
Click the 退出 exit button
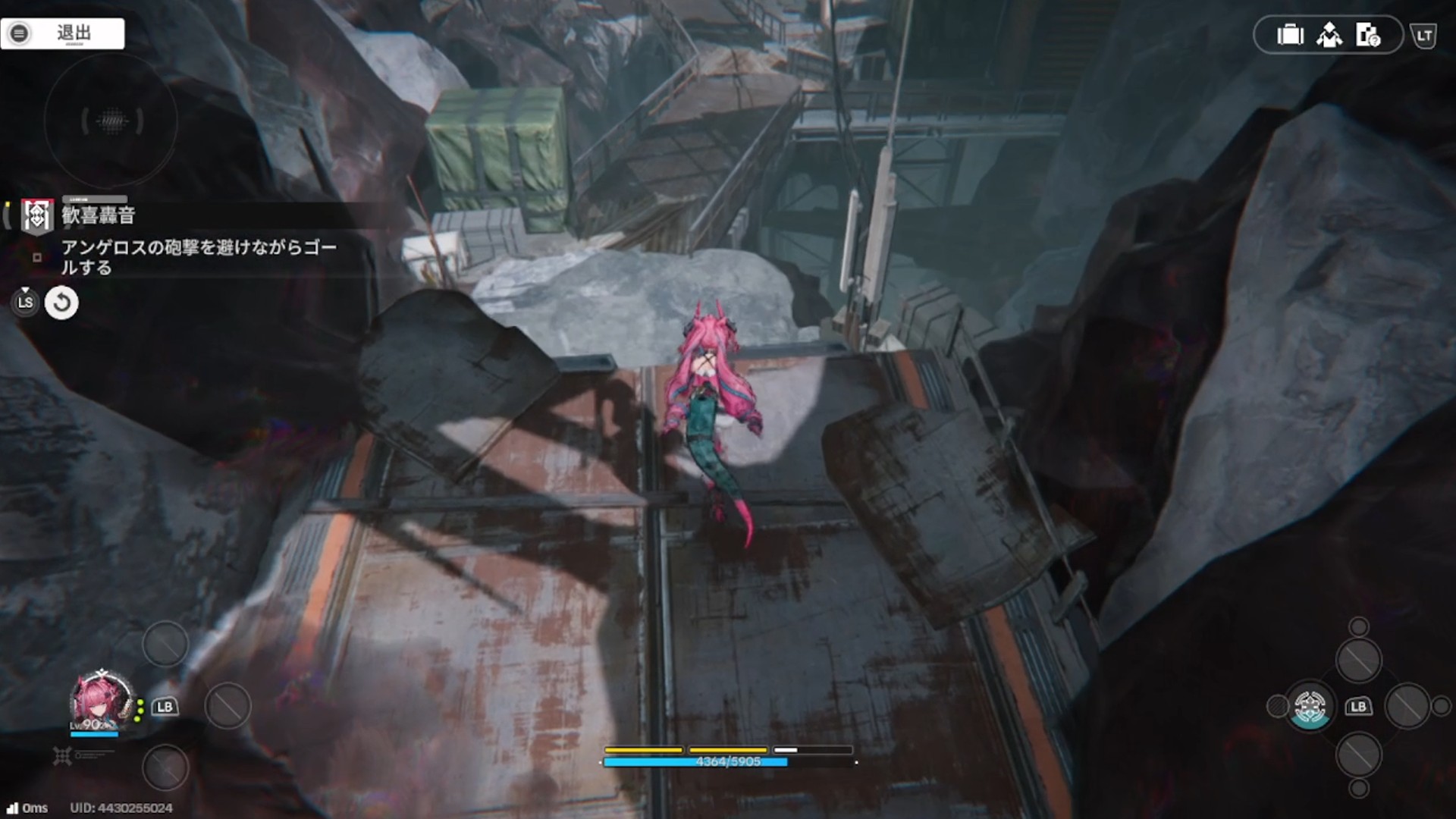(63, 33)
